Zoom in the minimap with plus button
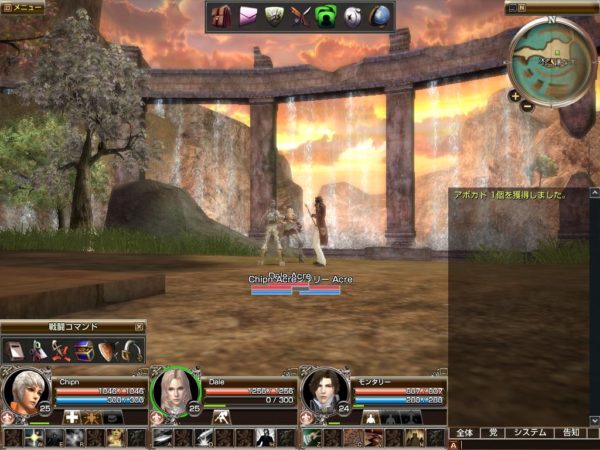Screen dimensions: 600x450 tap(514, 96)
